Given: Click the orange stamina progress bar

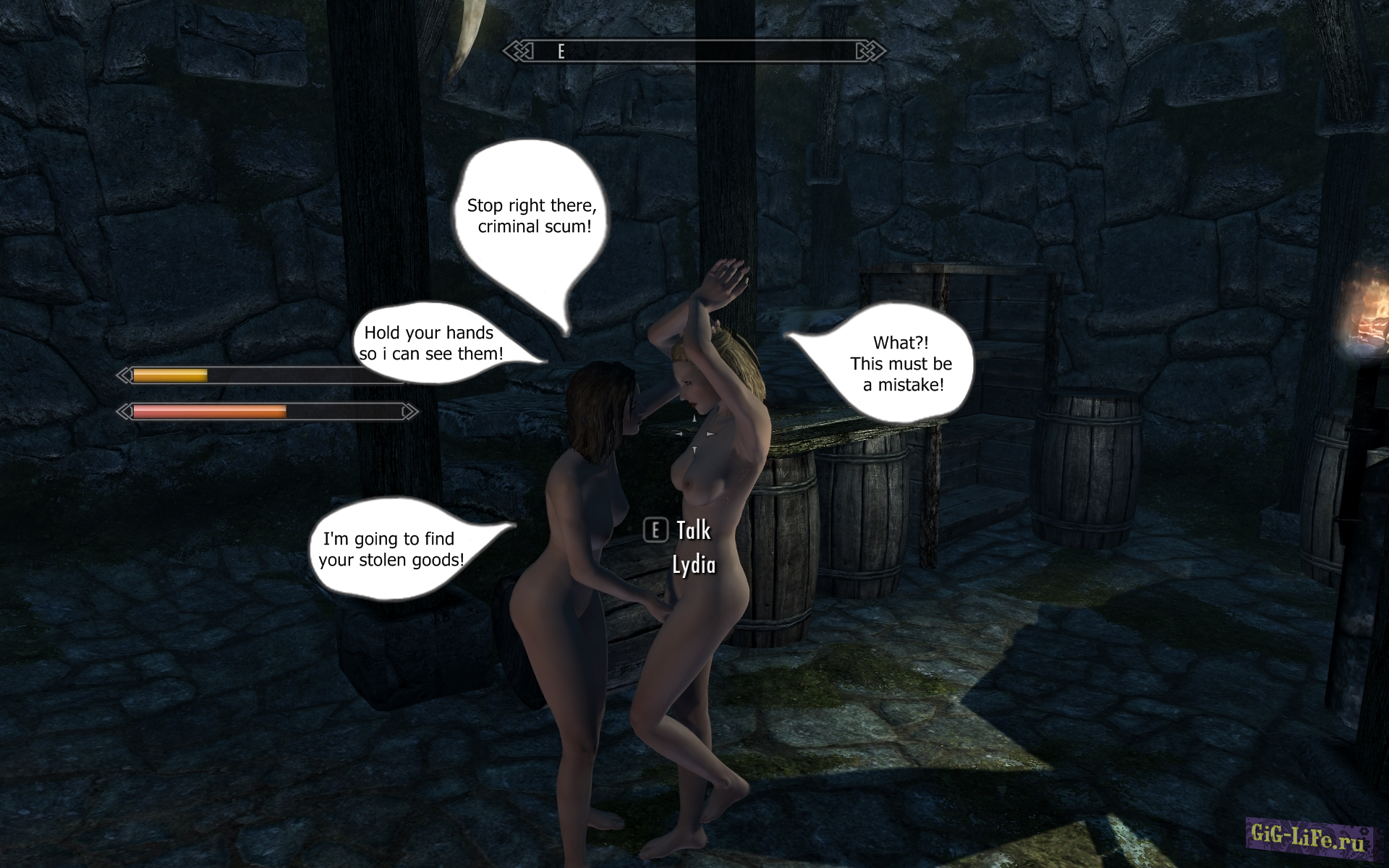Looking at the screenshot, I should 210,412.
